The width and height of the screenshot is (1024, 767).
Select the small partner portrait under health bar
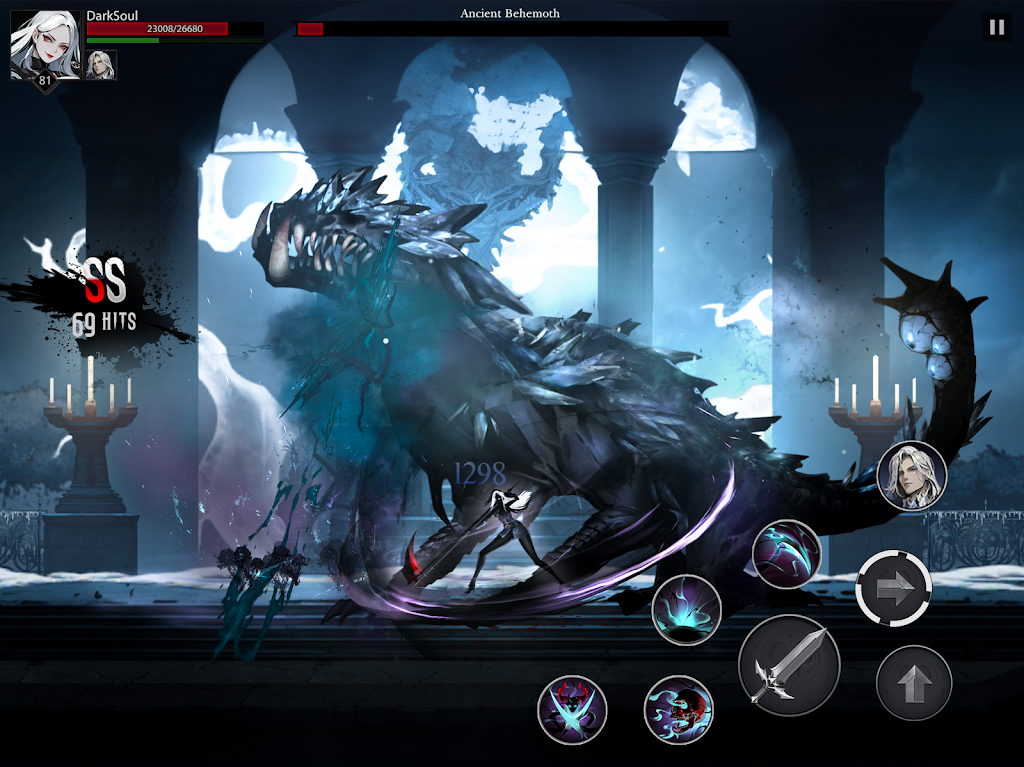tap(101, 65)
